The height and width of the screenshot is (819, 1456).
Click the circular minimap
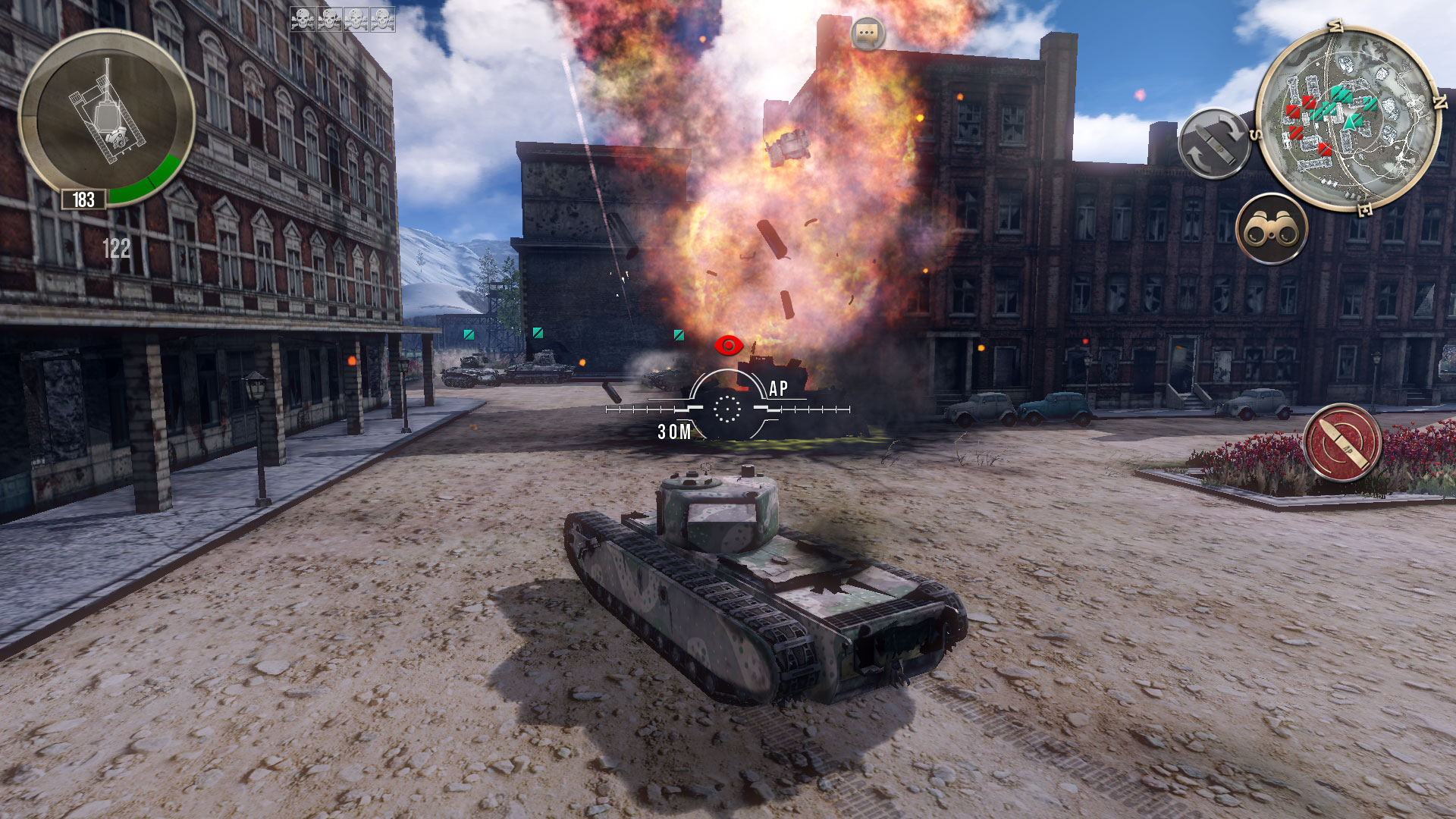pyautogui.click(x=1347, y=119)
